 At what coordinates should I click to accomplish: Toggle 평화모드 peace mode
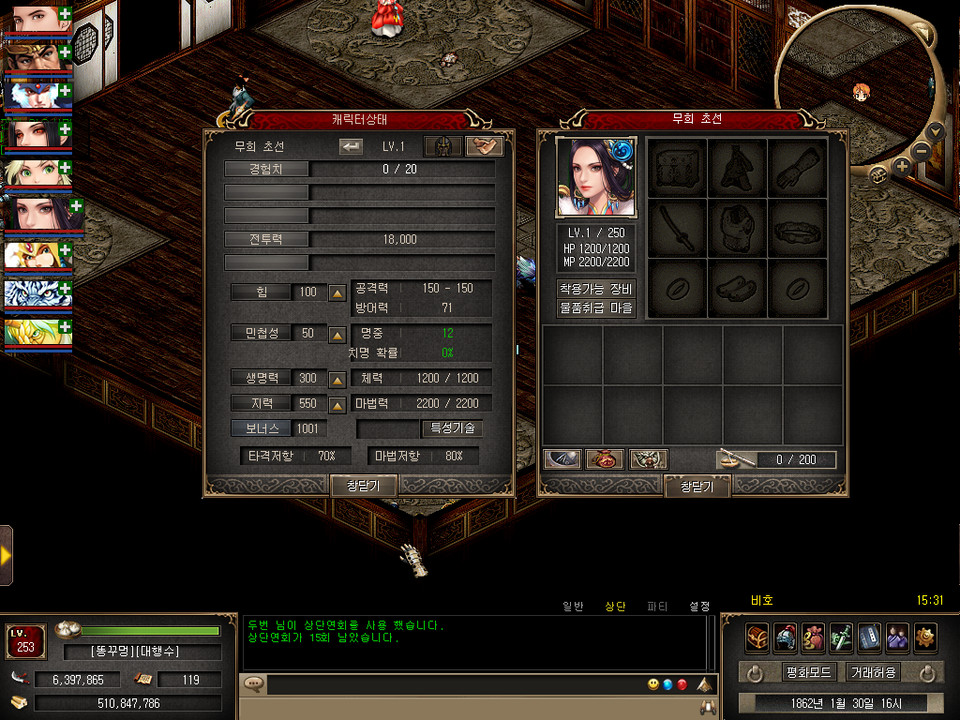pos(808,672)
